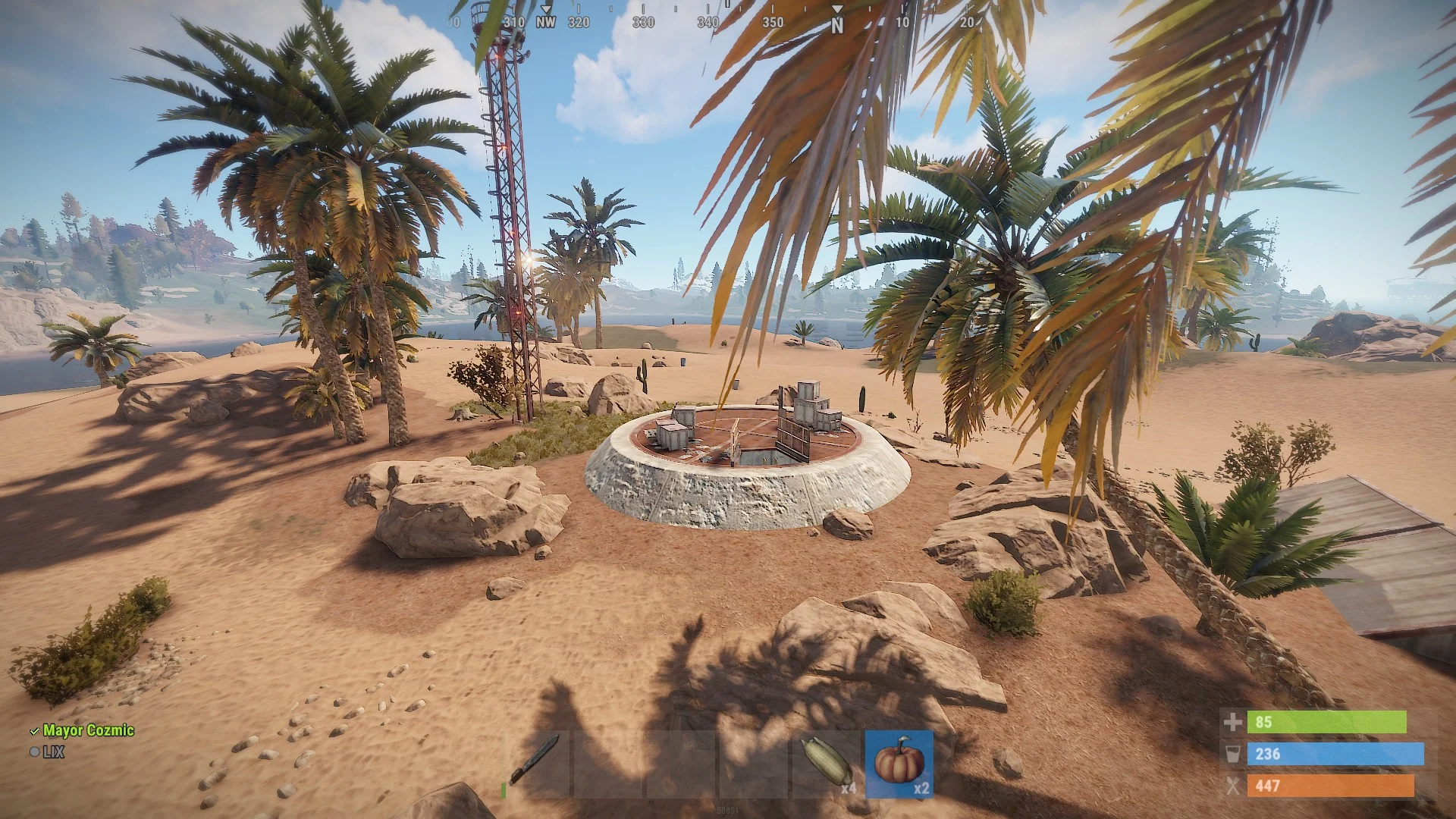1456x819 pixels.
Task: Select teammate LIX in the team list
Action: (53, 752)
